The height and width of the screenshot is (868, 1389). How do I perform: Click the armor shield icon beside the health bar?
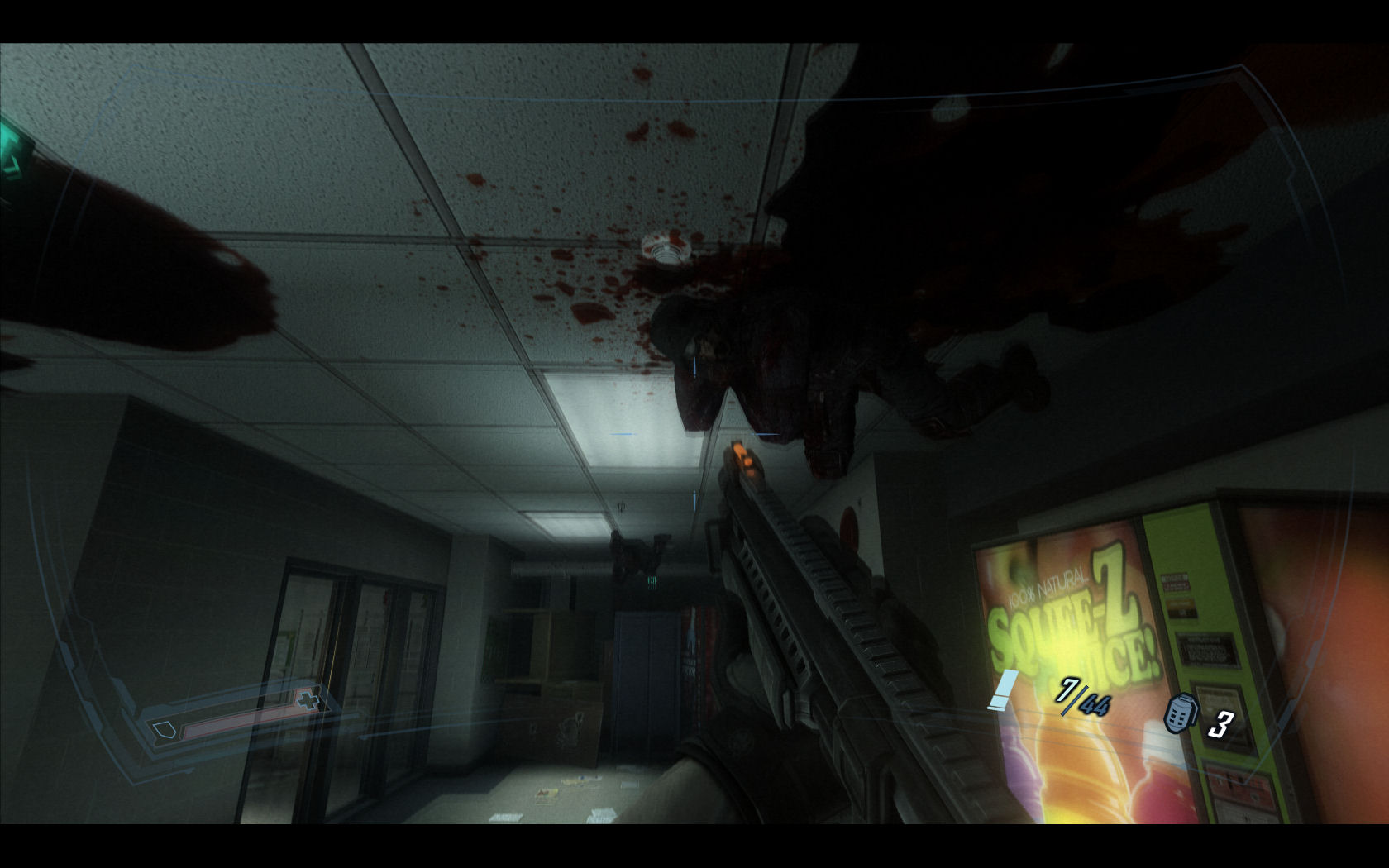tap(163, 727)
